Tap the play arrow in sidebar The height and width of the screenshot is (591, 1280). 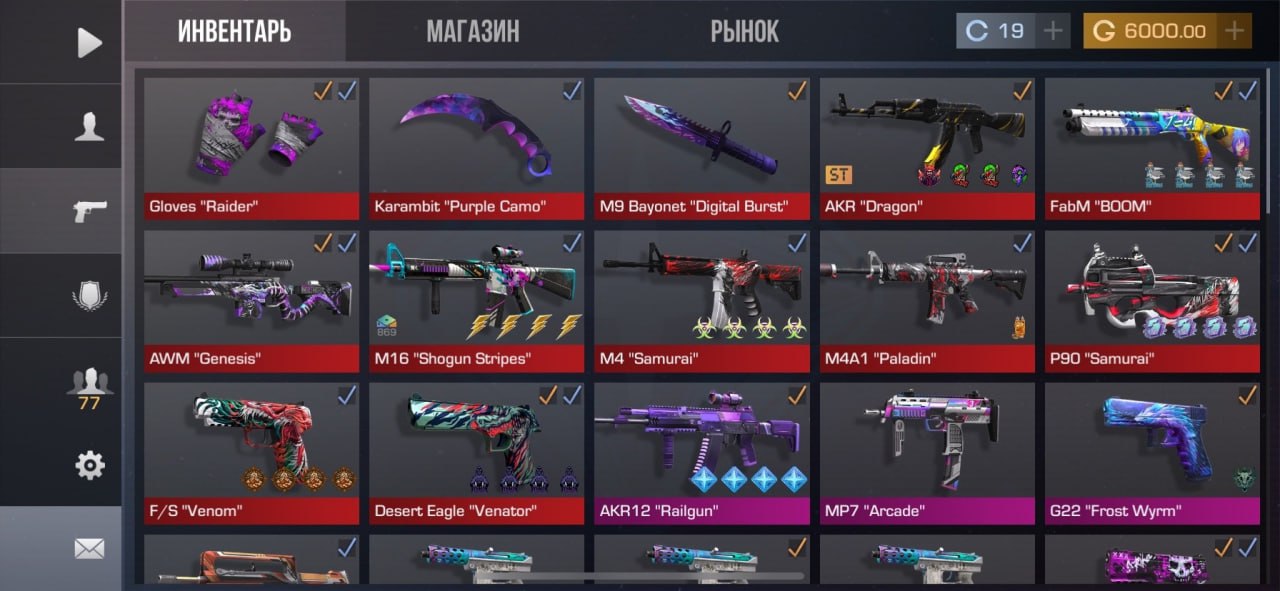point(89,42)
